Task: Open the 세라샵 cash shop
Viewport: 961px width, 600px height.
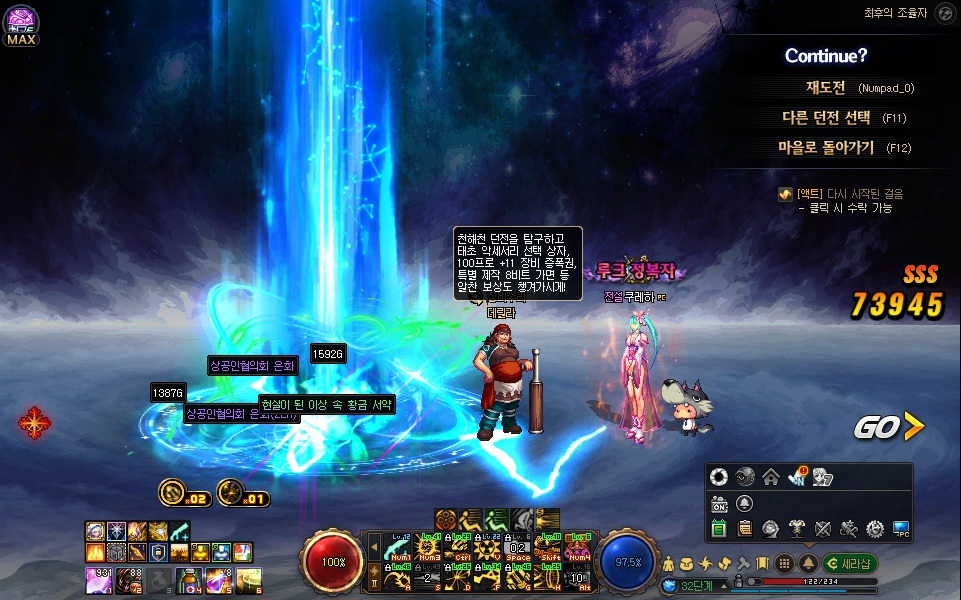Action: pyautogui.click(x=851, y=563)
